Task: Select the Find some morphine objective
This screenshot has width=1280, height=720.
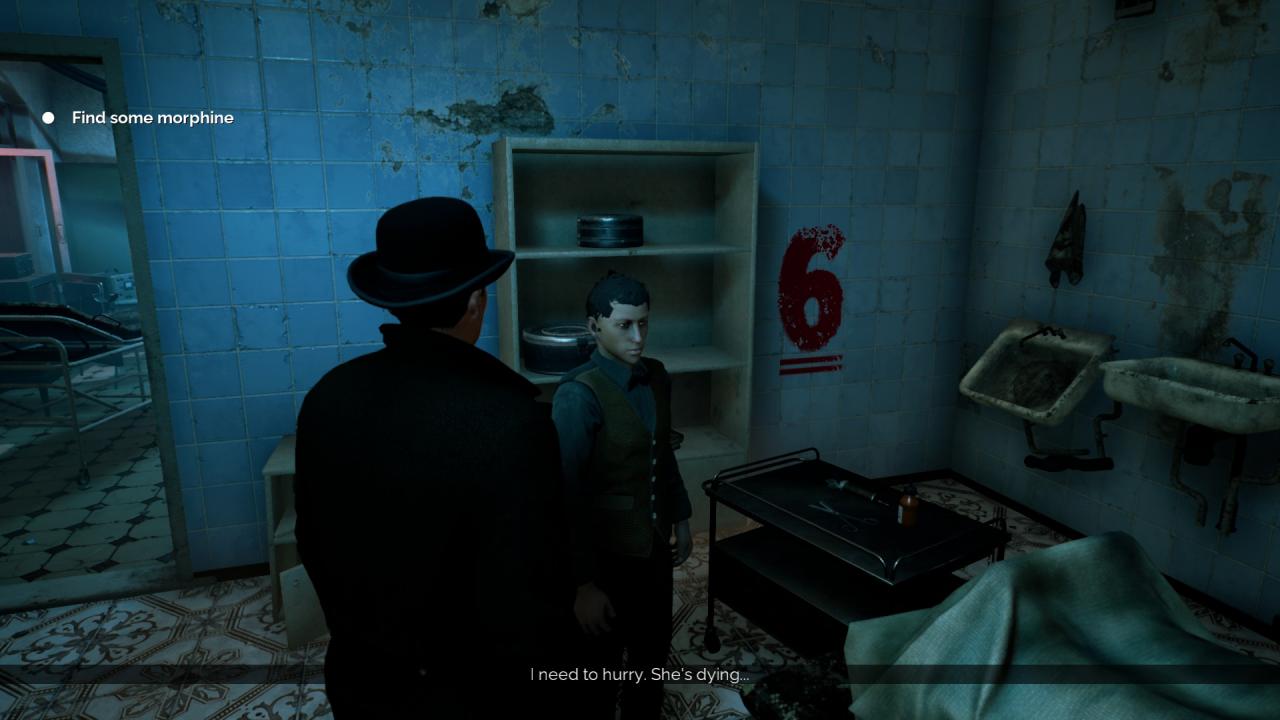Action: 152,118
